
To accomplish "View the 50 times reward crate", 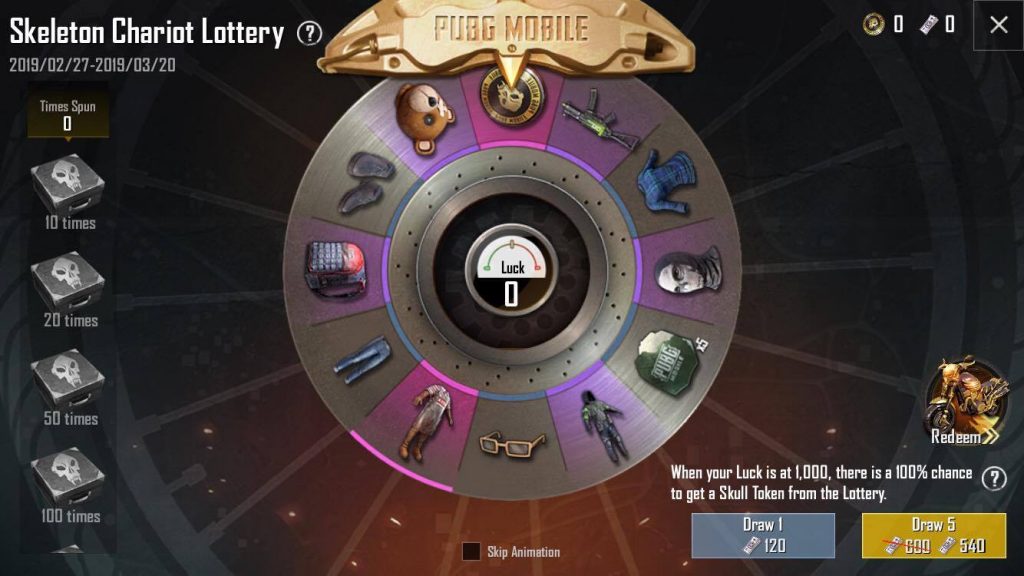I will tap(68, 379).
